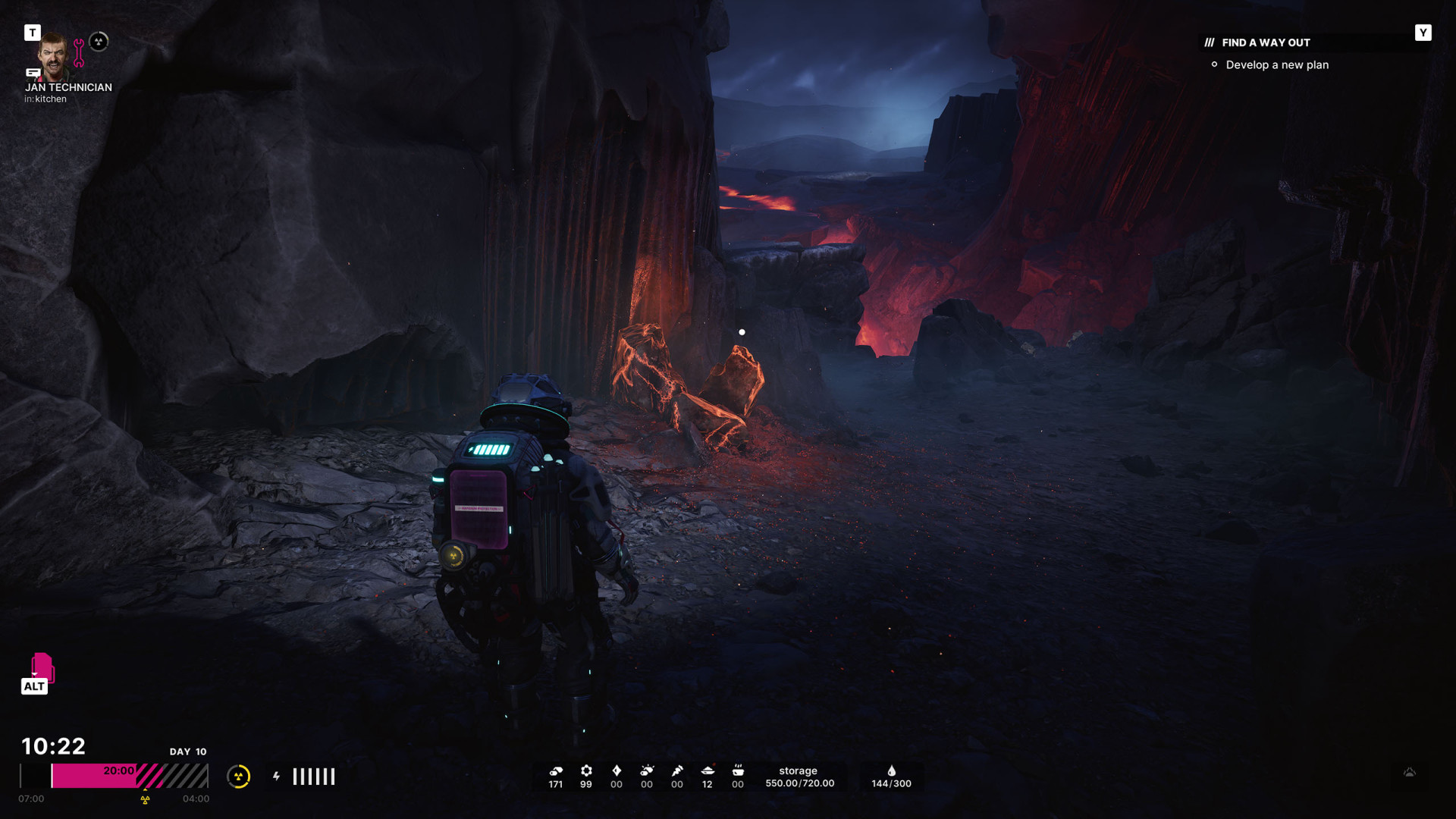
Task: Click the pink documents icon
Action: click(x=42, y=667)
